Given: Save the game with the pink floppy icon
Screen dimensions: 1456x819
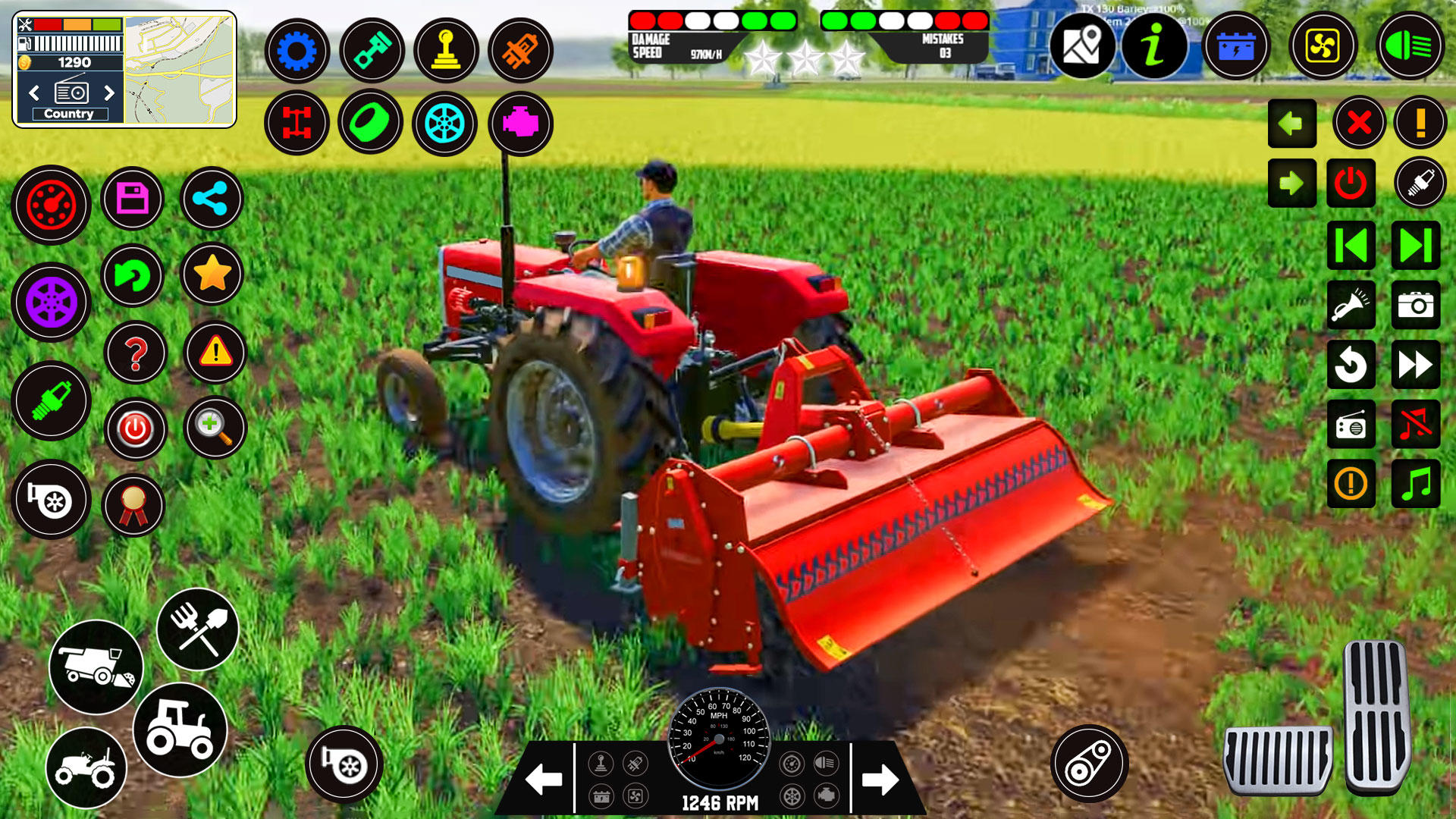Looking at the screenshot, I should click(x=132, y=198).
